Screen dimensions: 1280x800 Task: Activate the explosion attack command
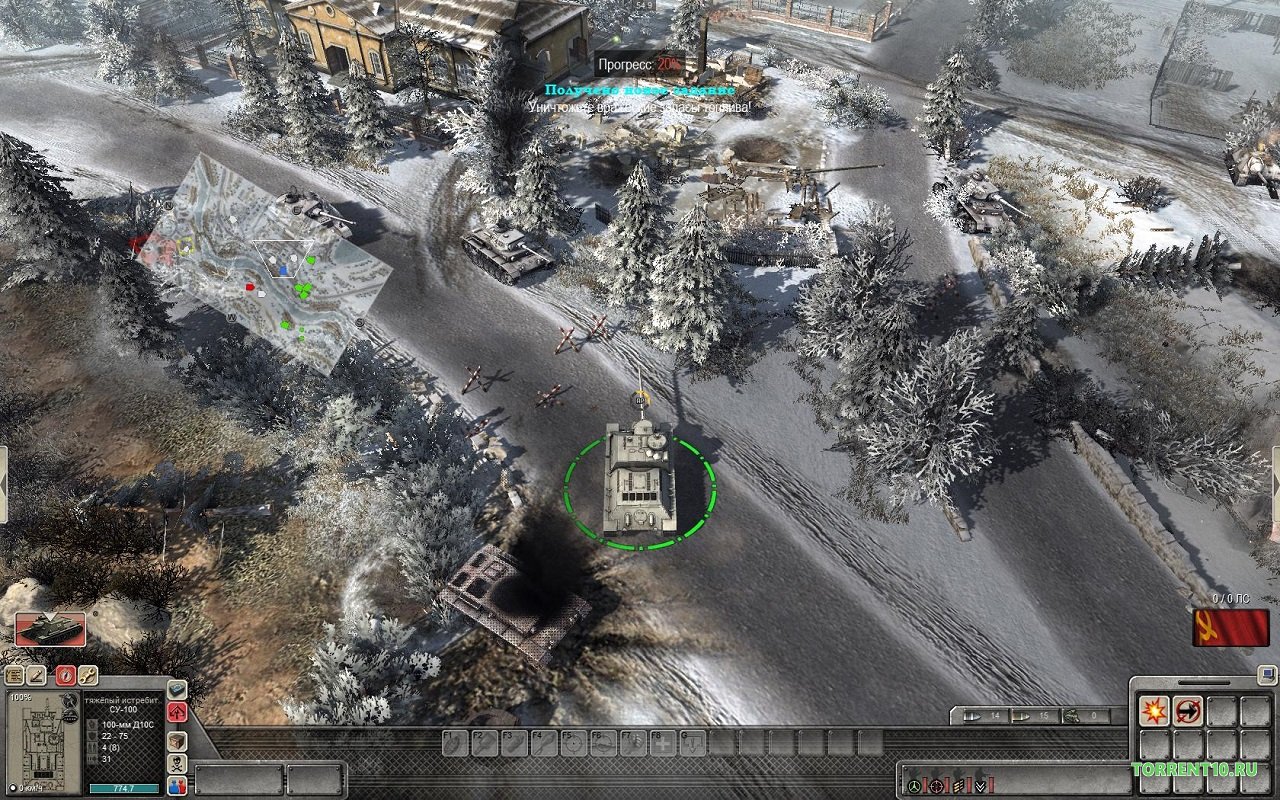[x=1154, y=711]
